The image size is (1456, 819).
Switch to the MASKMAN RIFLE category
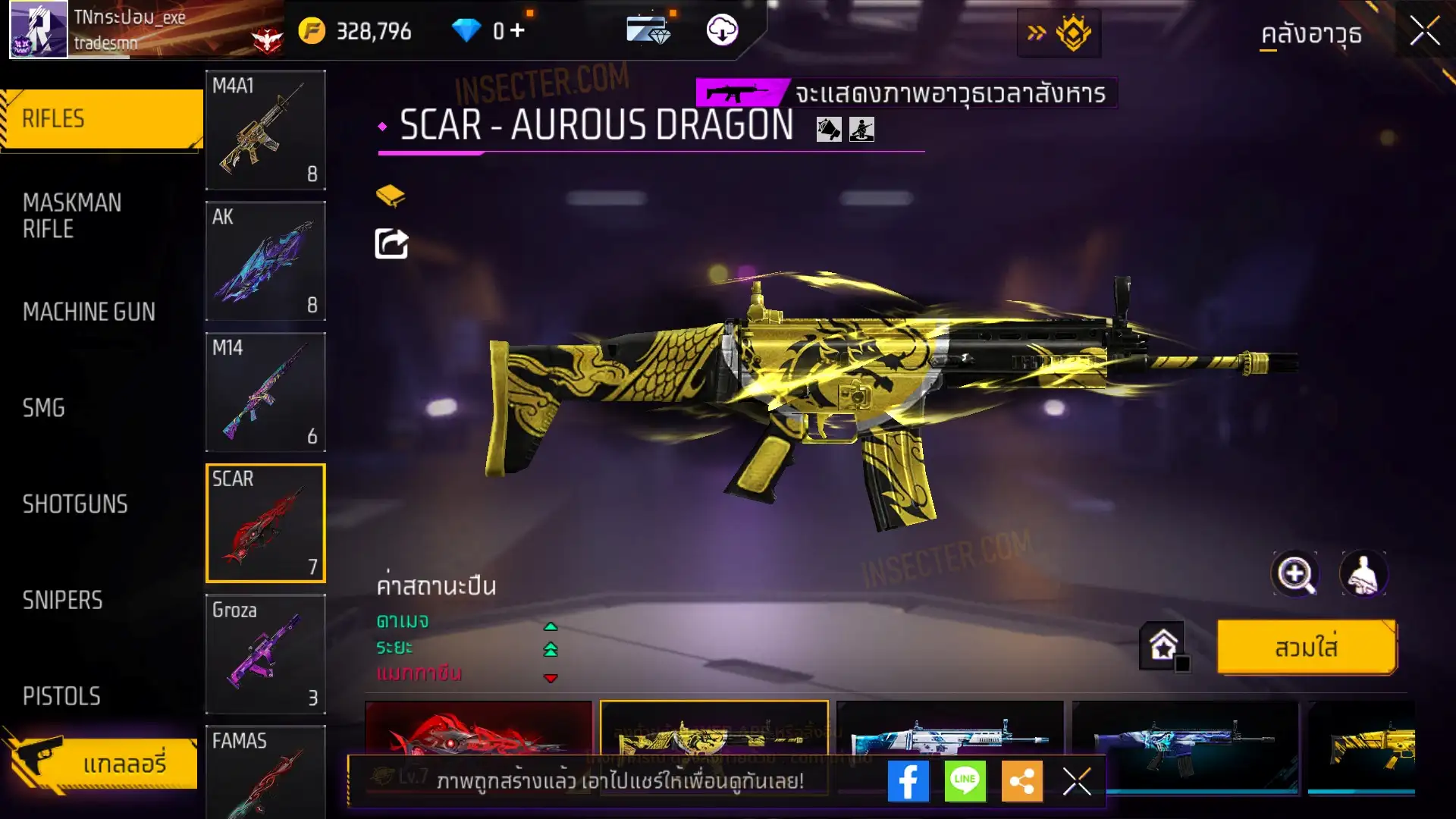(x=73, y=216)
